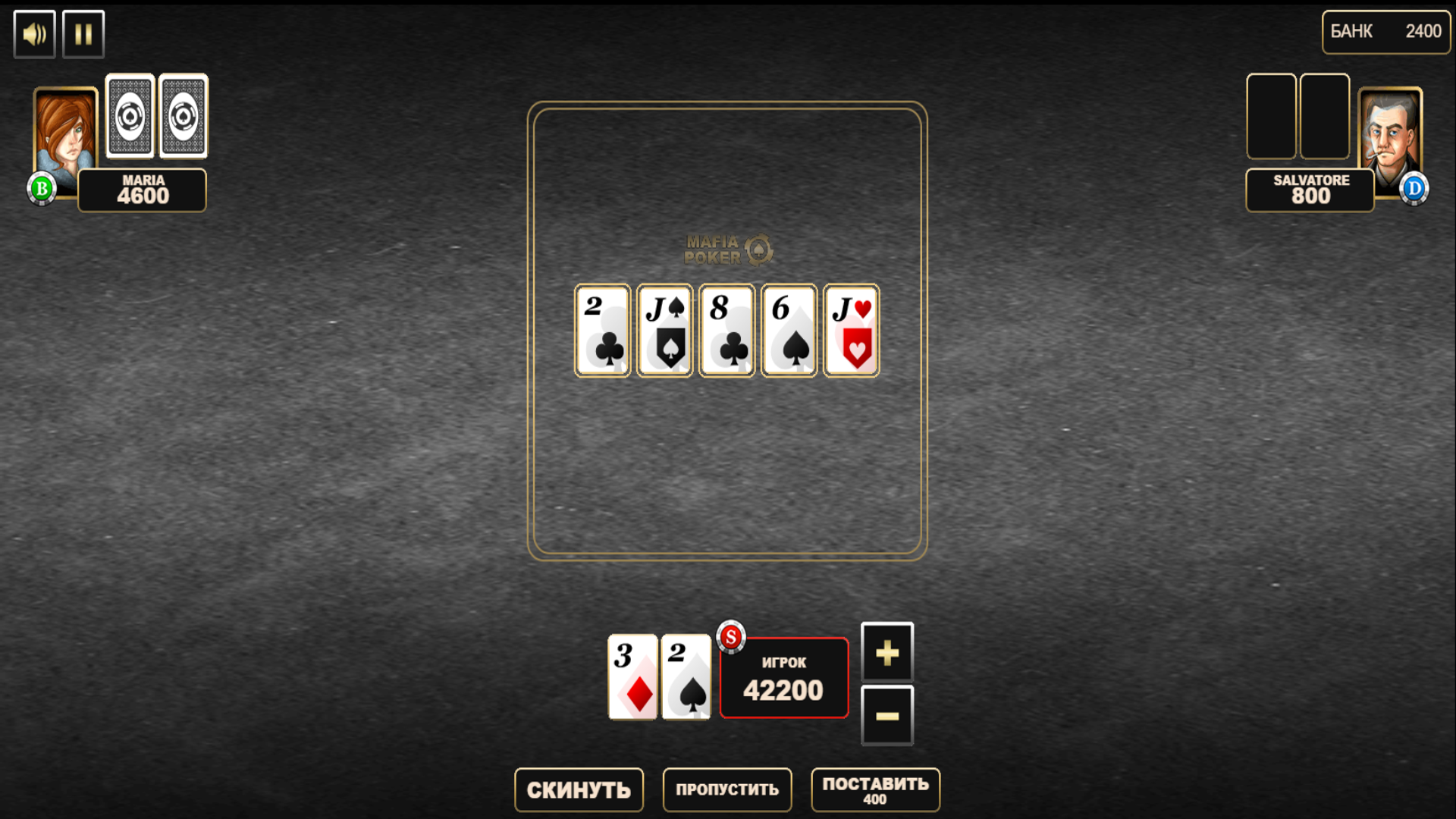This screenshot has width=1456, height=819.
Task: Select Maria's avatar portrait
Action: pos(64,125)
